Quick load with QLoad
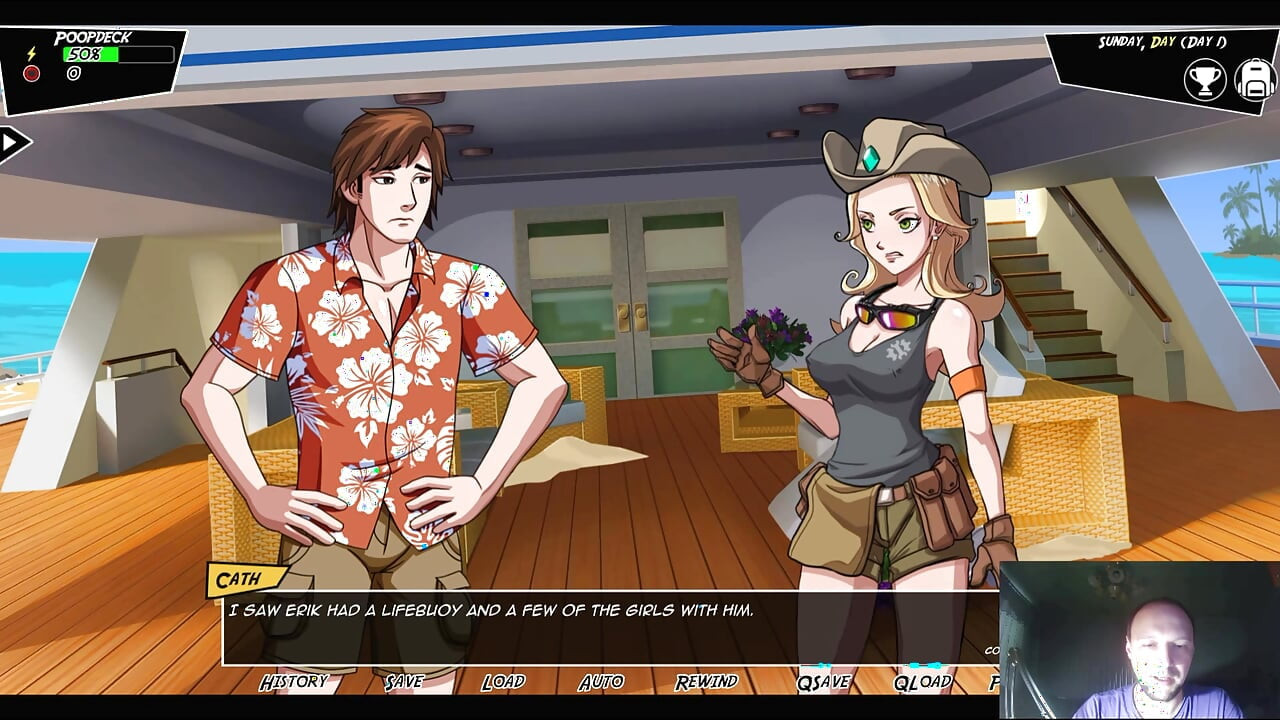The height and width of the screenshot is (720, 1280). click(x=922, y=682)
